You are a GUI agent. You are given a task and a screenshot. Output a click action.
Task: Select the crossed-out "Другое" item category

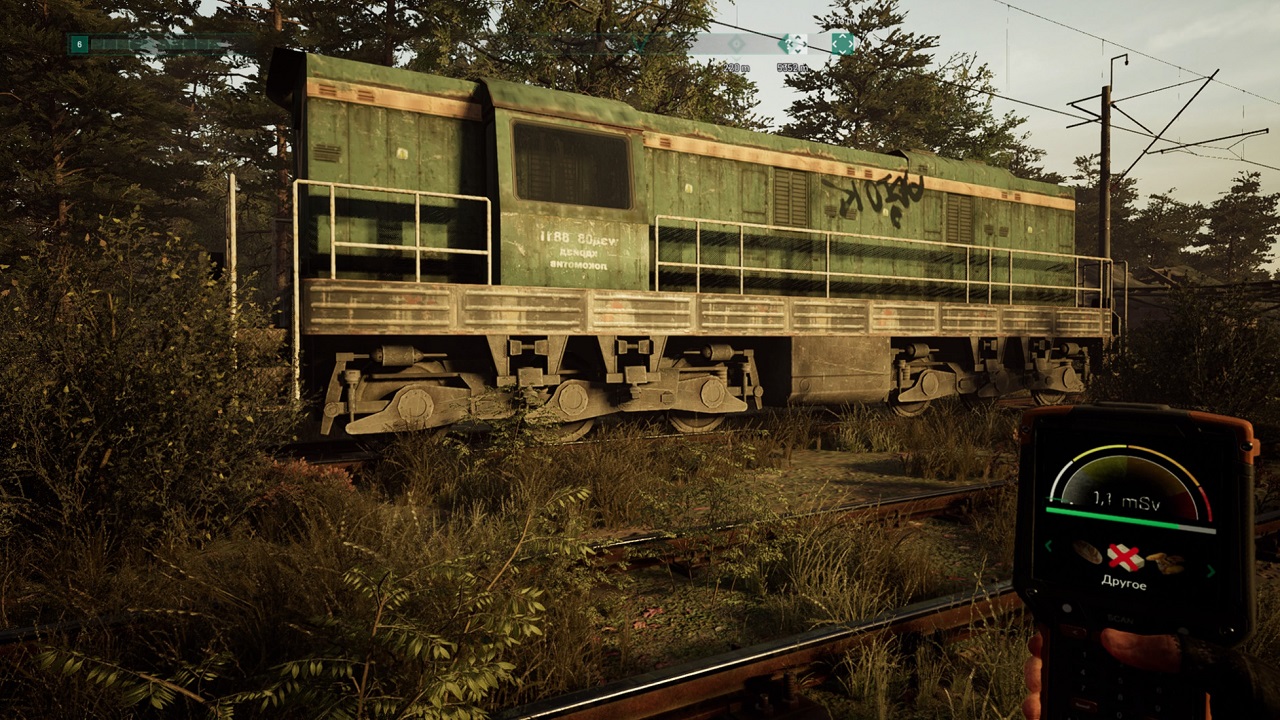click(1124, 558)
